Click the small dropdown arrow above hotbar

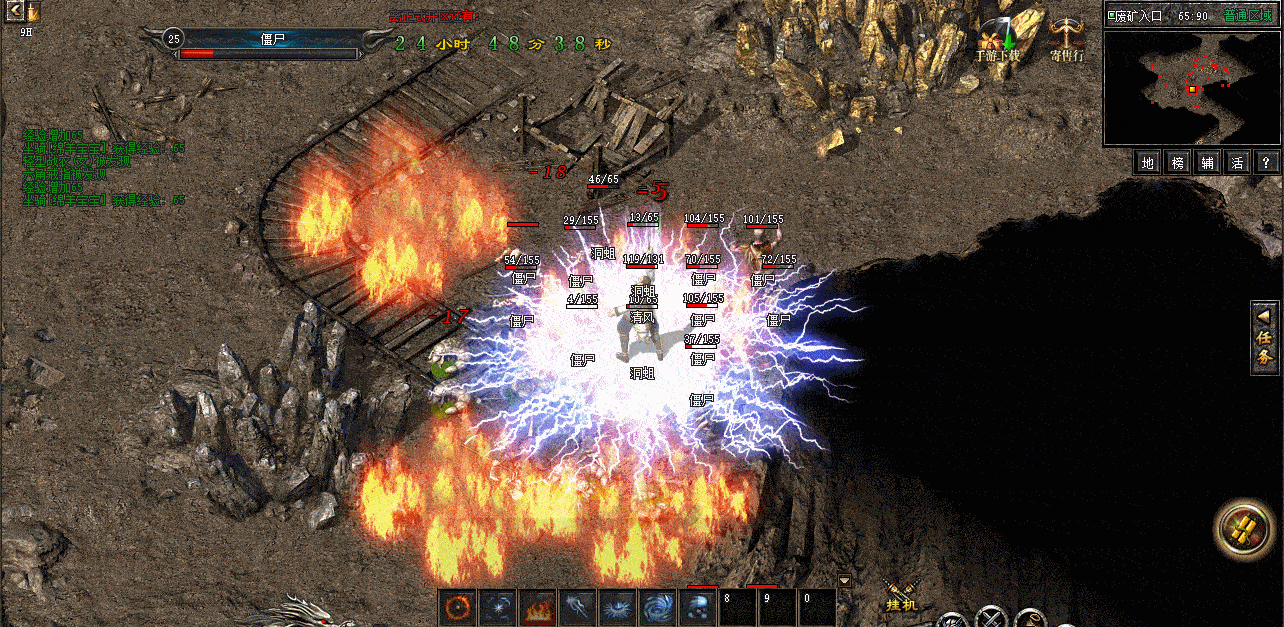844,580
